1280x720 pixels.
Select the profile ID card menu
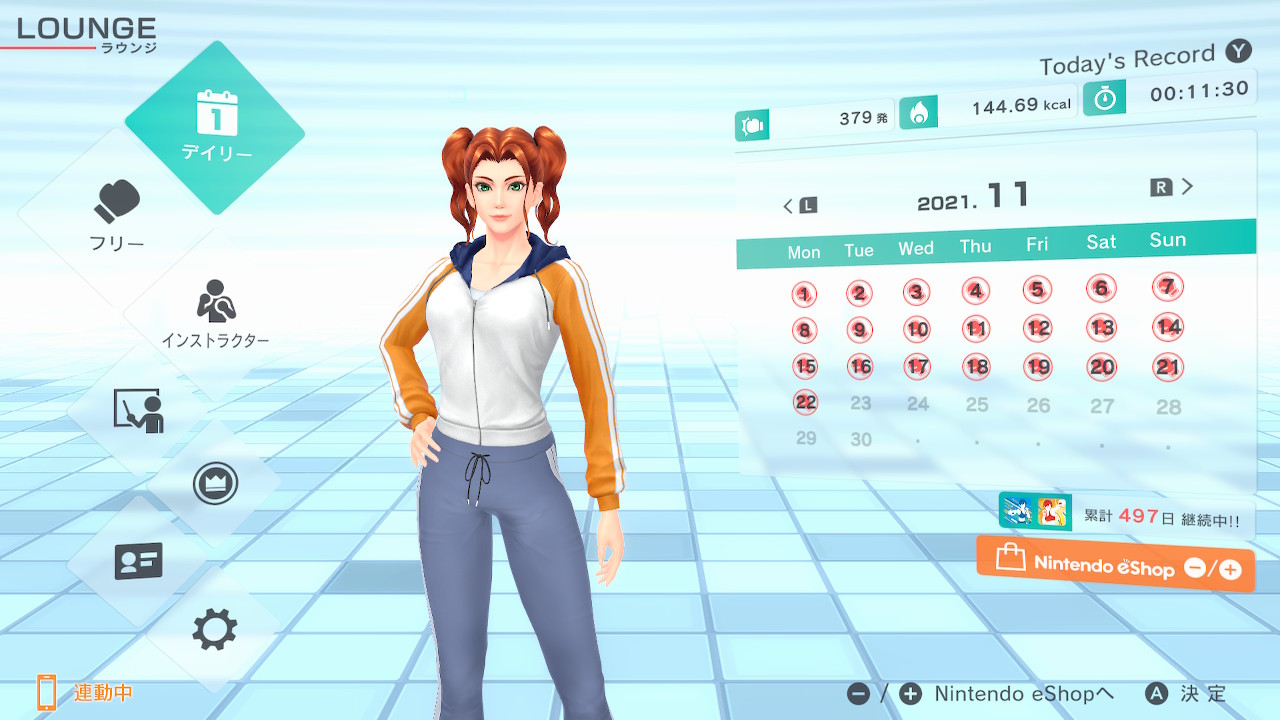[x=138, y=560]
